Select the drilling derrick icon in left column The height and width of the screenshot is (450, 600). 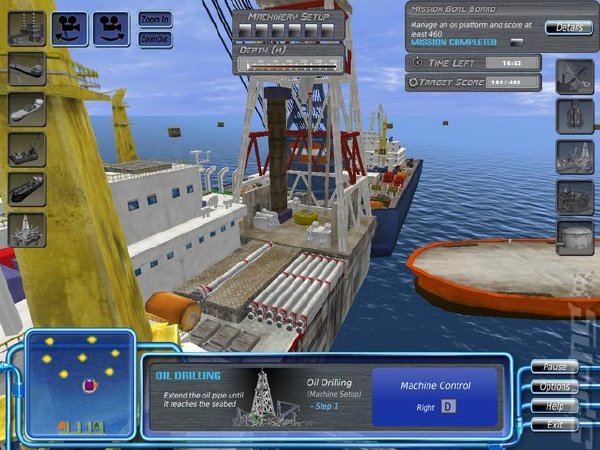(27, 230)
